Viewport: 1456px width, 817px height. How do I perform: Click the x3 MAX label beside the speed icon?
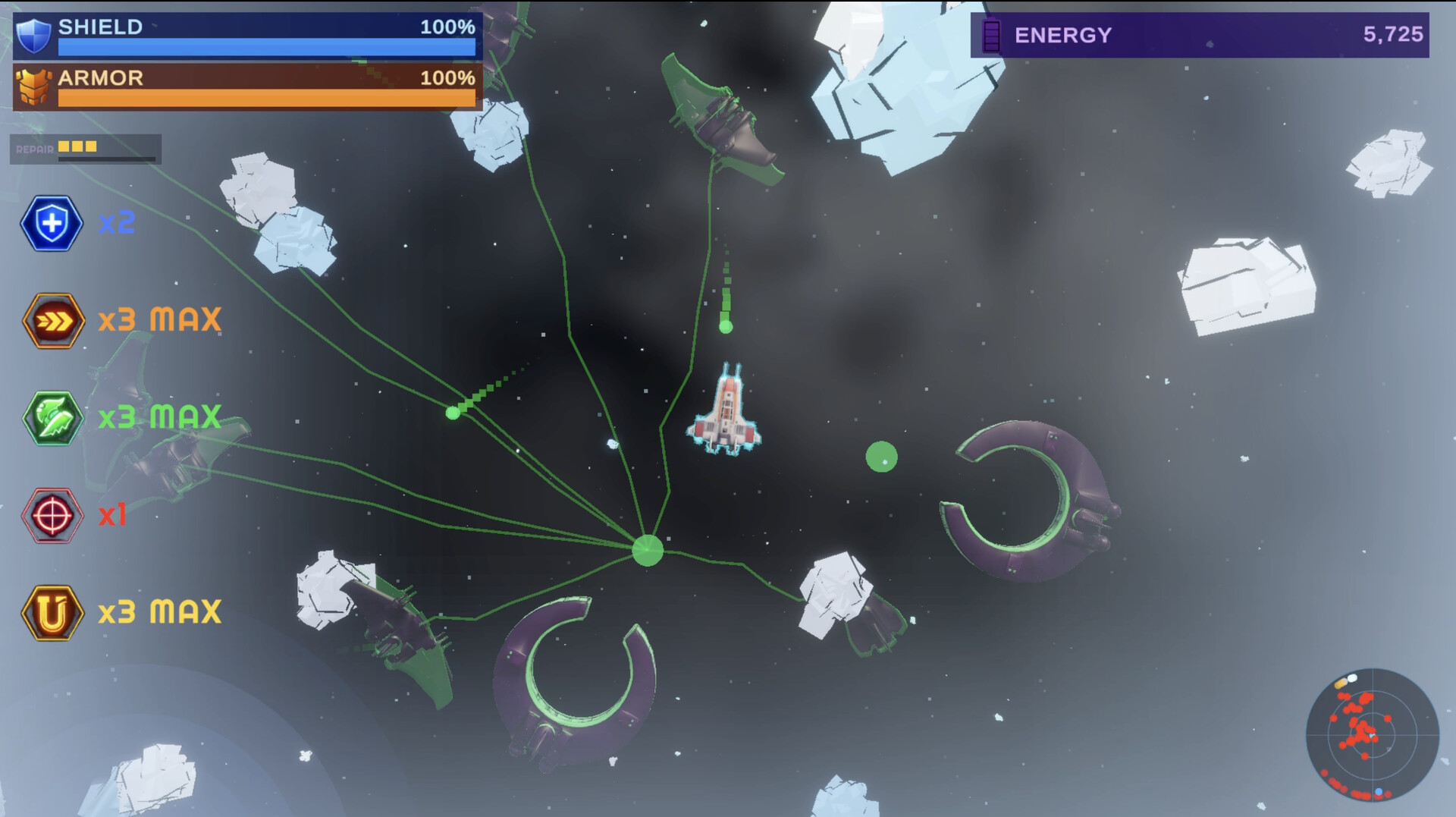[x=160, y=319]
